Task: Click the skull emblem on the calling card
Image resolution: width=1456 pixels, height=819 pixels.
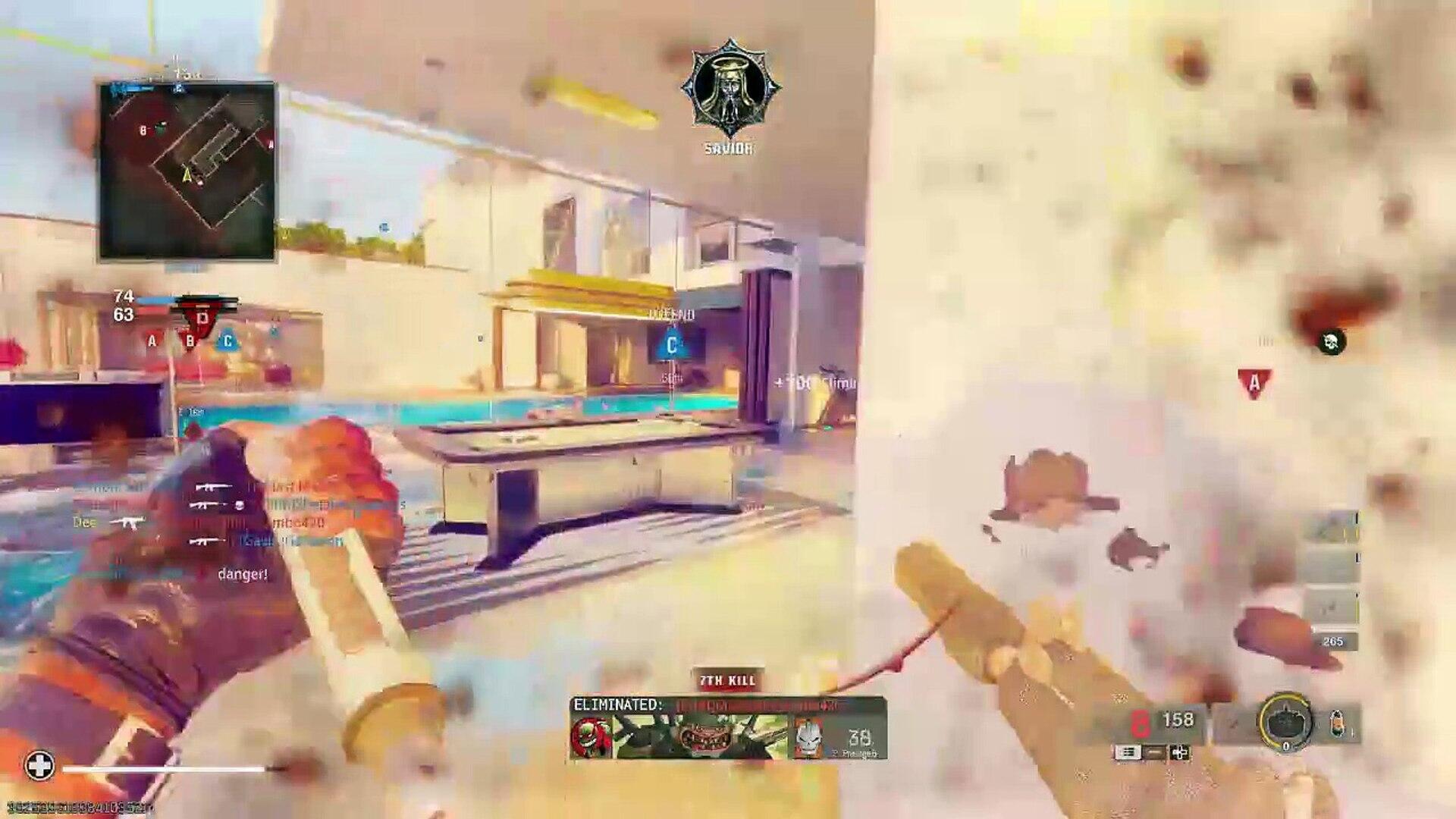Action: point(809,737)
